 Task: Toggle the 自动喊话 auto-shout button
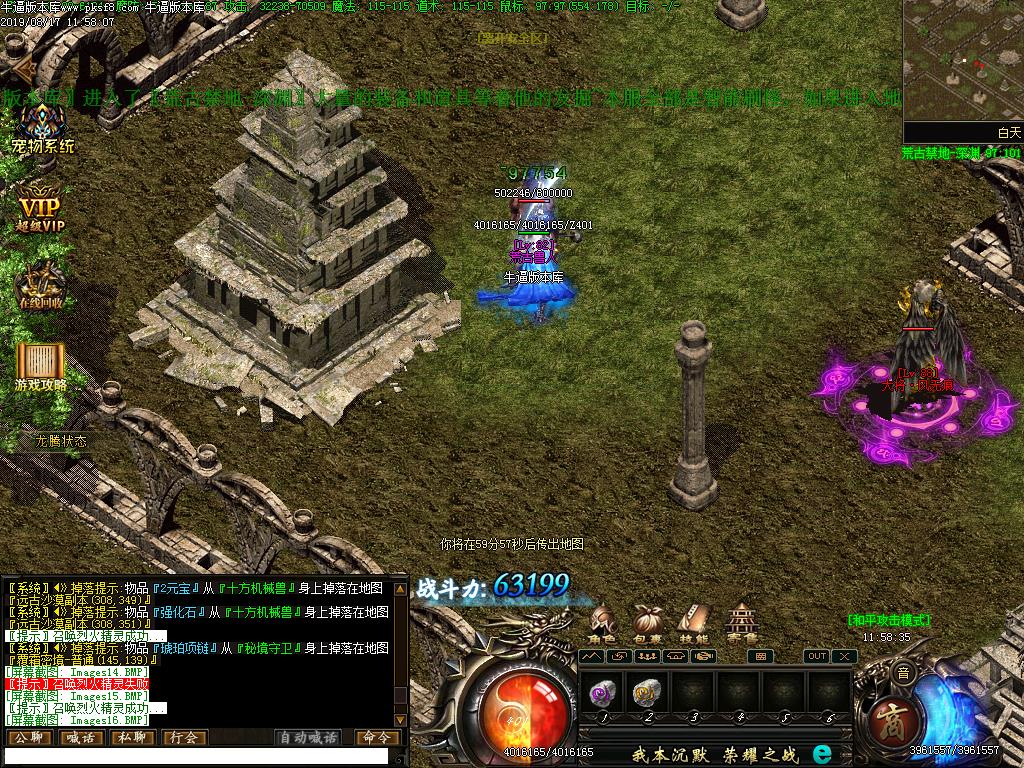308,738
